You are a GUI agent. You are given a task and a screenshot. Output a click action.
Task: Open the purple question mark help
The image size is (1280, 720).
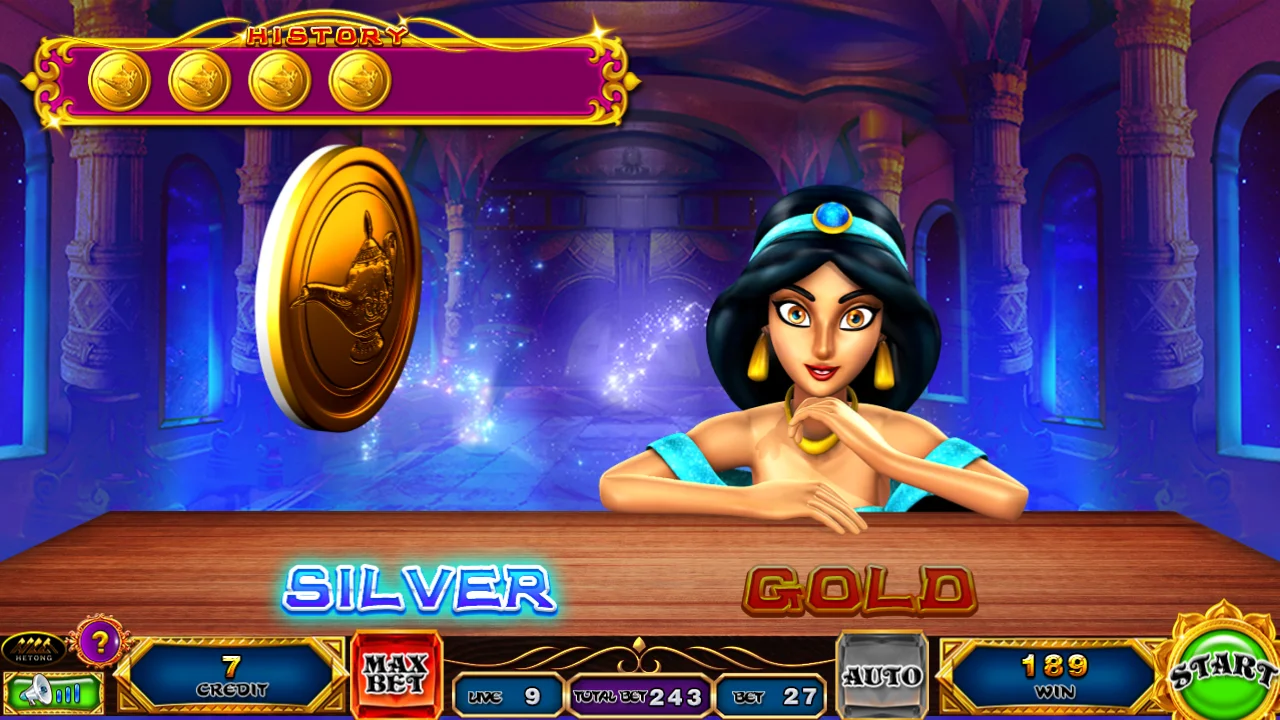pyautogui.click(x=99, y=643)
